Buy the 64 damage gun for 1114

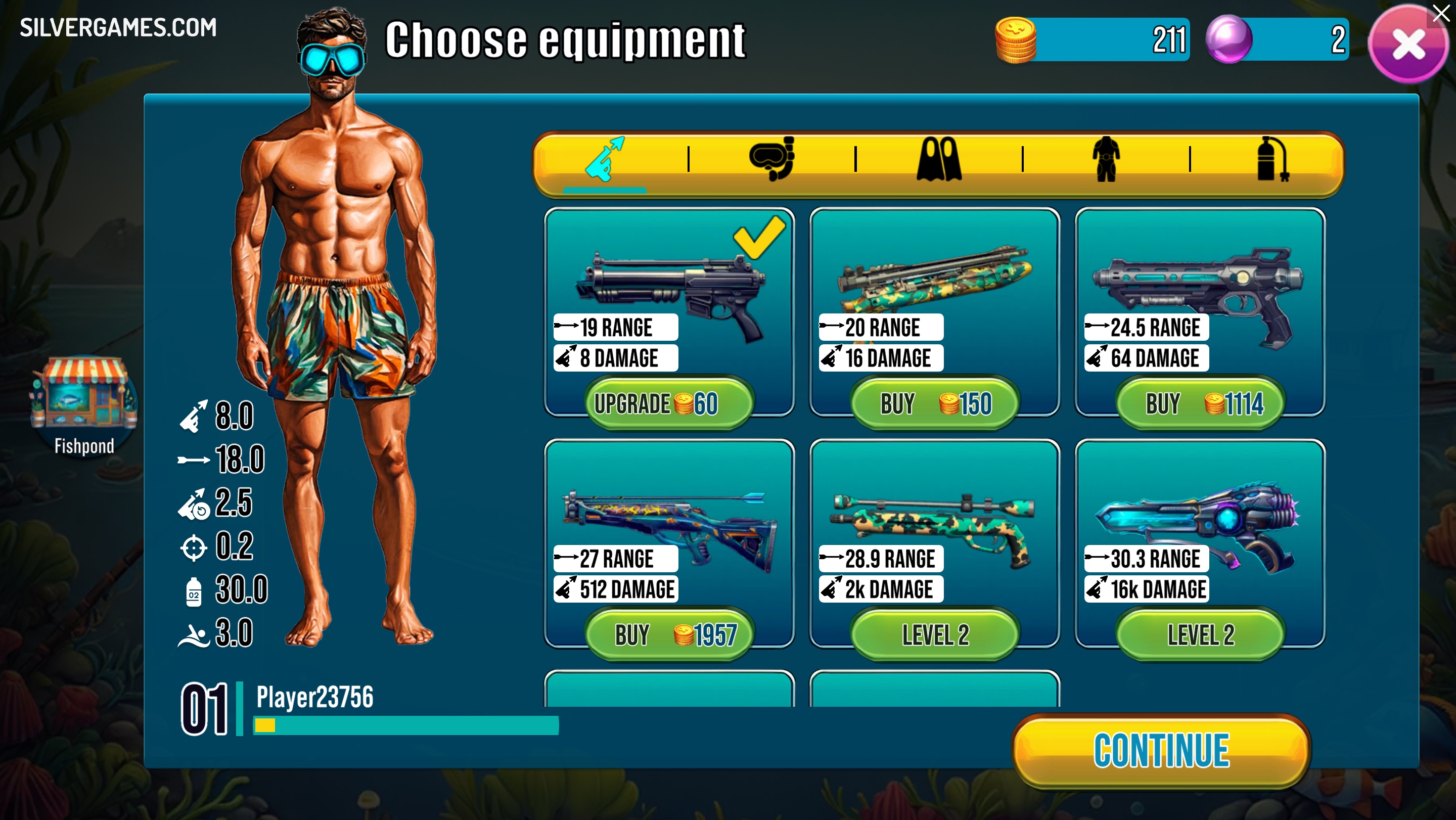click(x=1200, y=404)
